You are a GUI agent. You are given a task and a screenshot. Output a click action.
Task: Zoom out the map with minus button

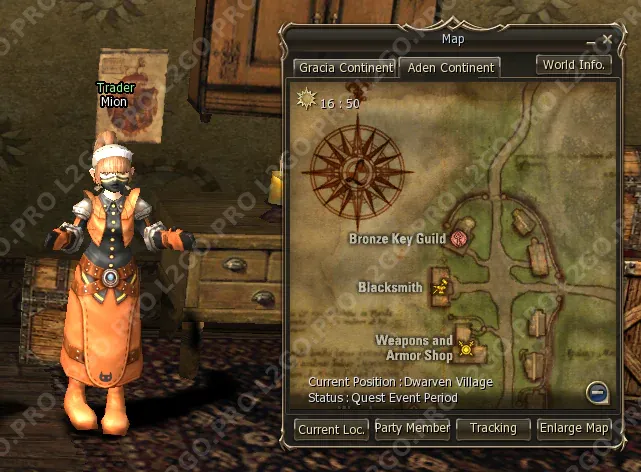pos(596,393)
